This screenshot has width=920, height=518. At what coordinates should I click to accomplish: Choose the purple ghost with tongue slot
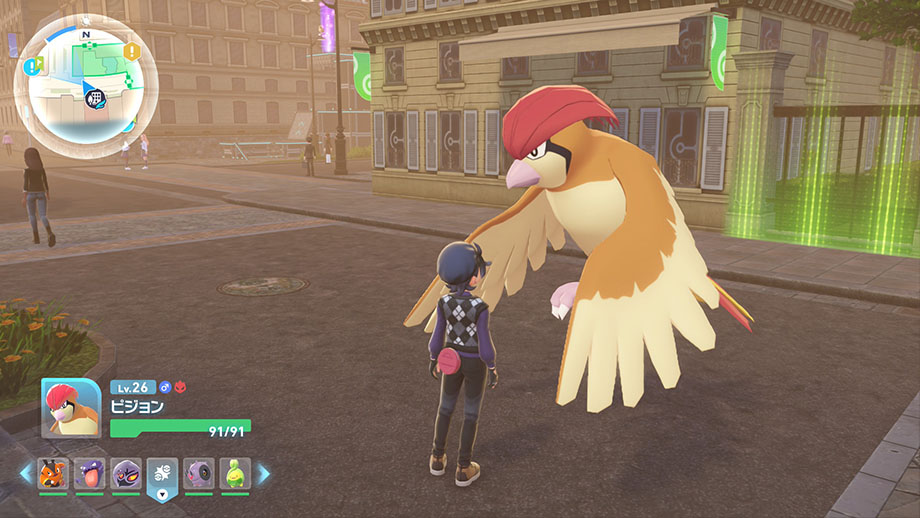click(x=89, y=472)
